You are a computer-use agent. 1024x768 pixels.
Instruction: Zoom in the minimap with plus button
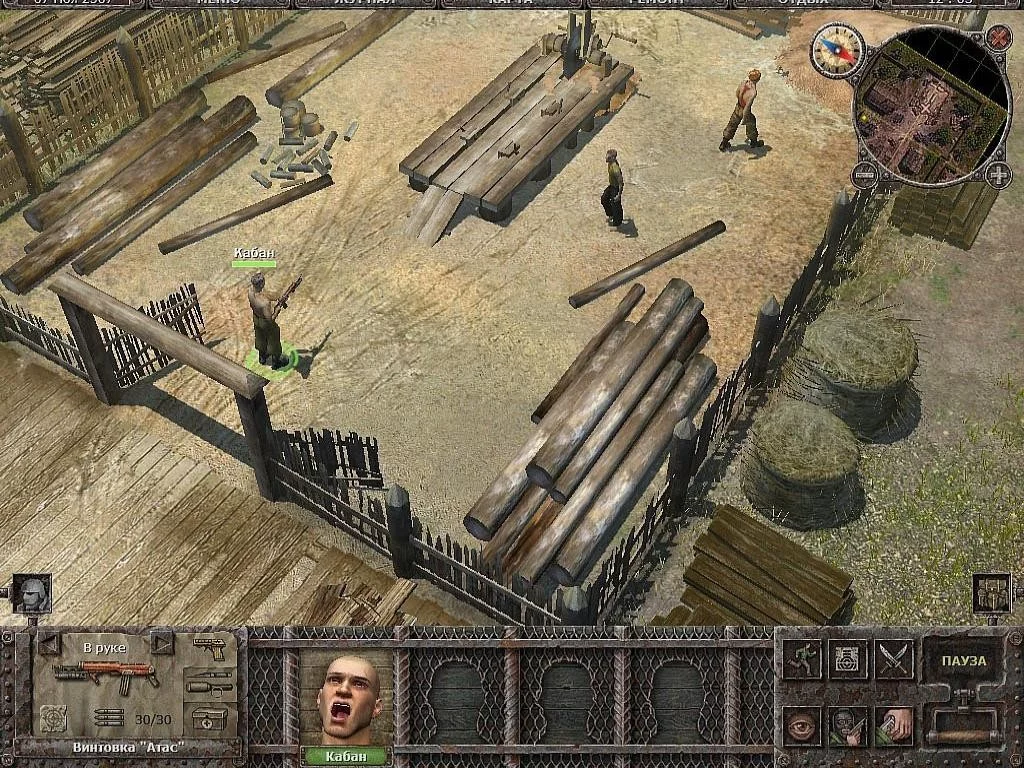click(x=997, y=176)
